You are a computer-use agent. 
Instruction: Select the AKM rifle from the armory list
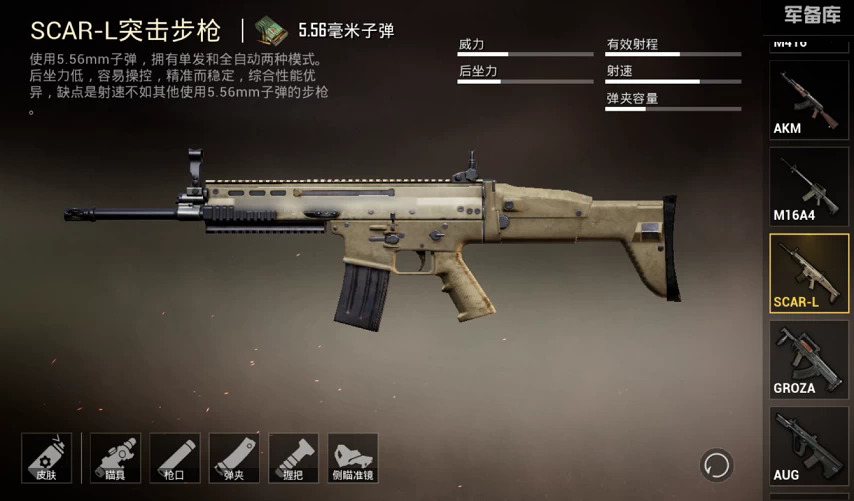point(809,100)
